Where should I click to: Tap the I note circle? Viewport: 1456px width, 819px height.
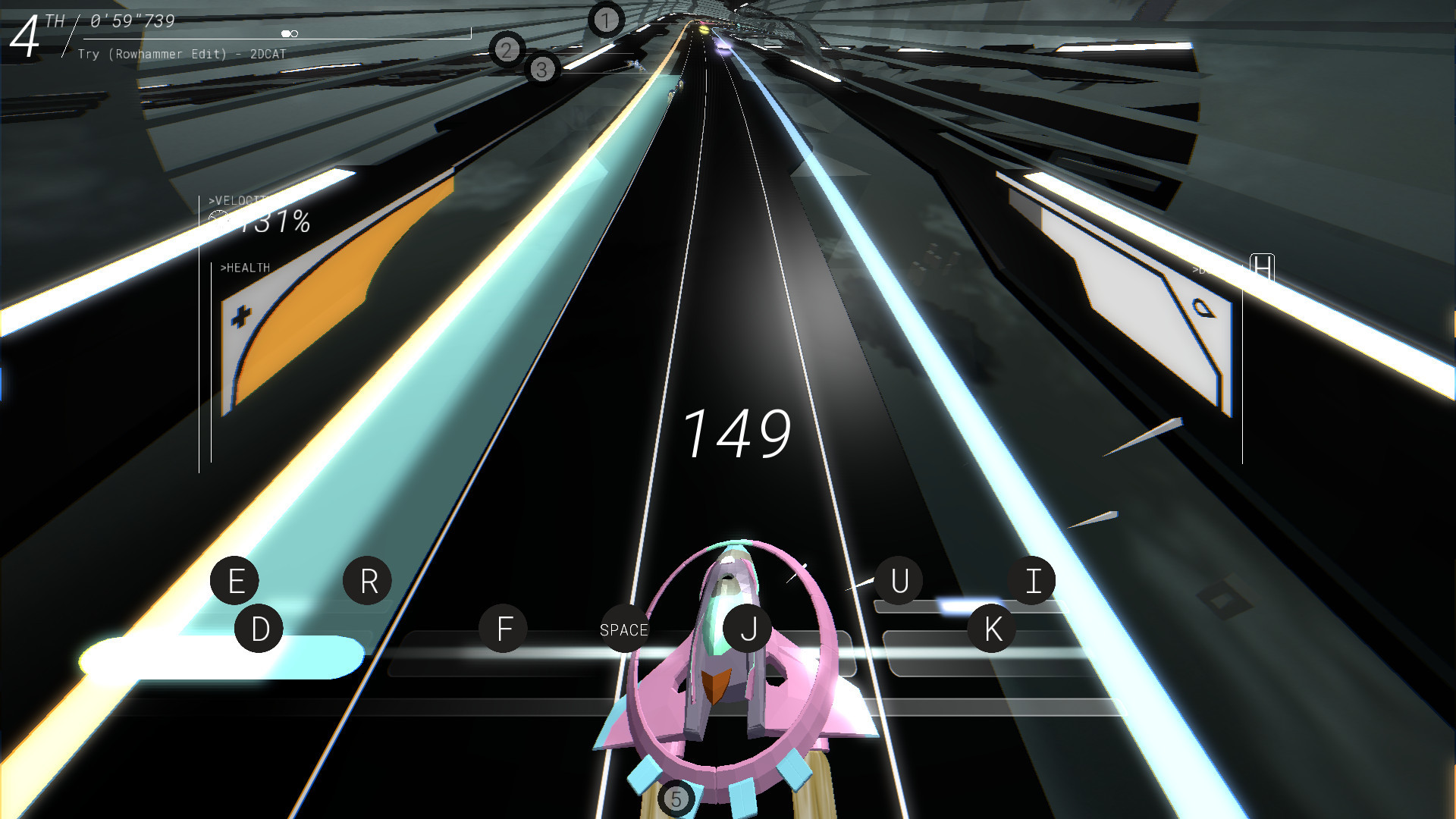point(1032,580)
